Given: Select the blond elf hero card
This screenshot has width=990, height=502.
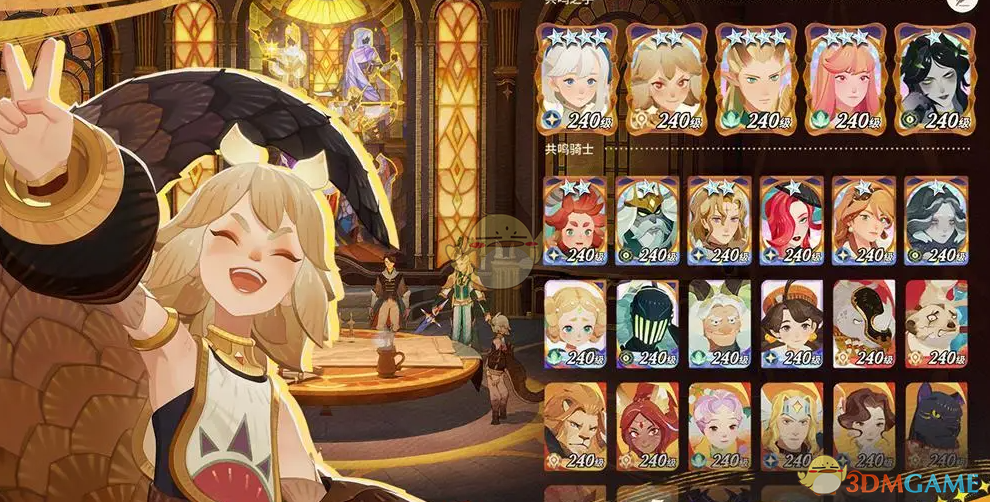Looking at the screenshot, I should click(754, 78).
